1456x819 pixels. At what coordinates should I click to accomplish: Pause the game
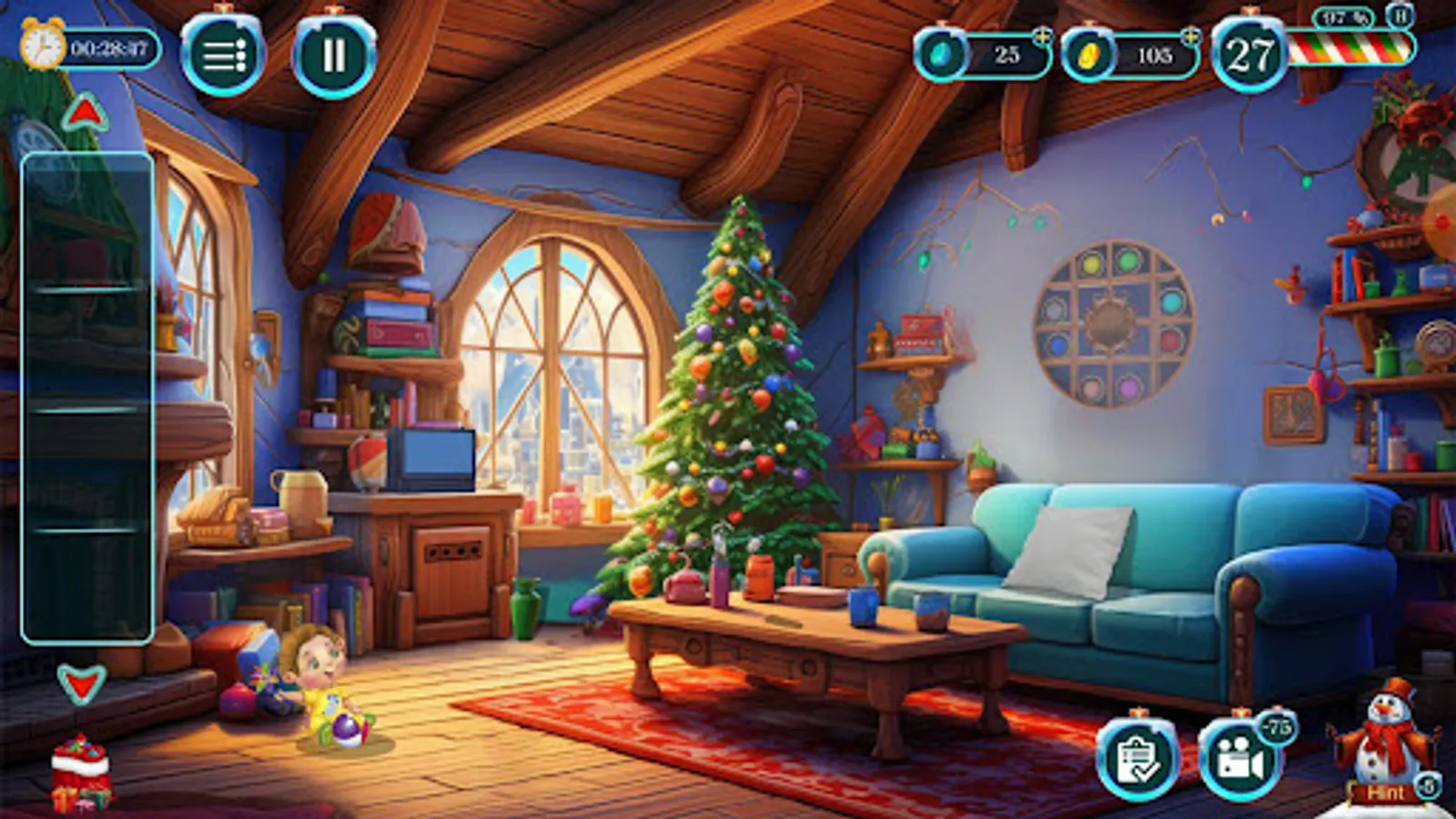coord(333,56)
